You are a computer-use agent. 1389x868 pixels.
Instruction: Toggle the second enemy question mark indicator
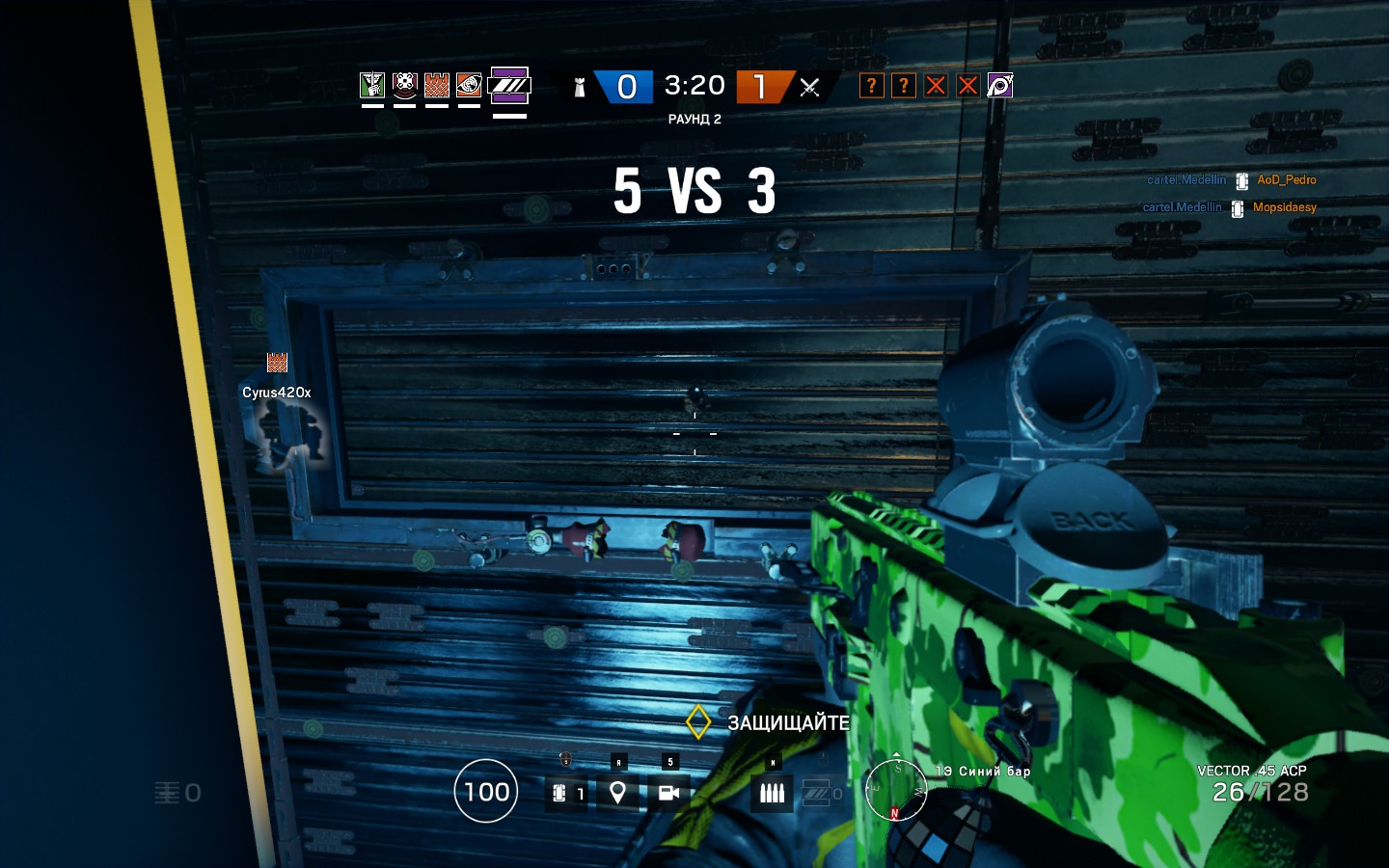pos(903,85)
